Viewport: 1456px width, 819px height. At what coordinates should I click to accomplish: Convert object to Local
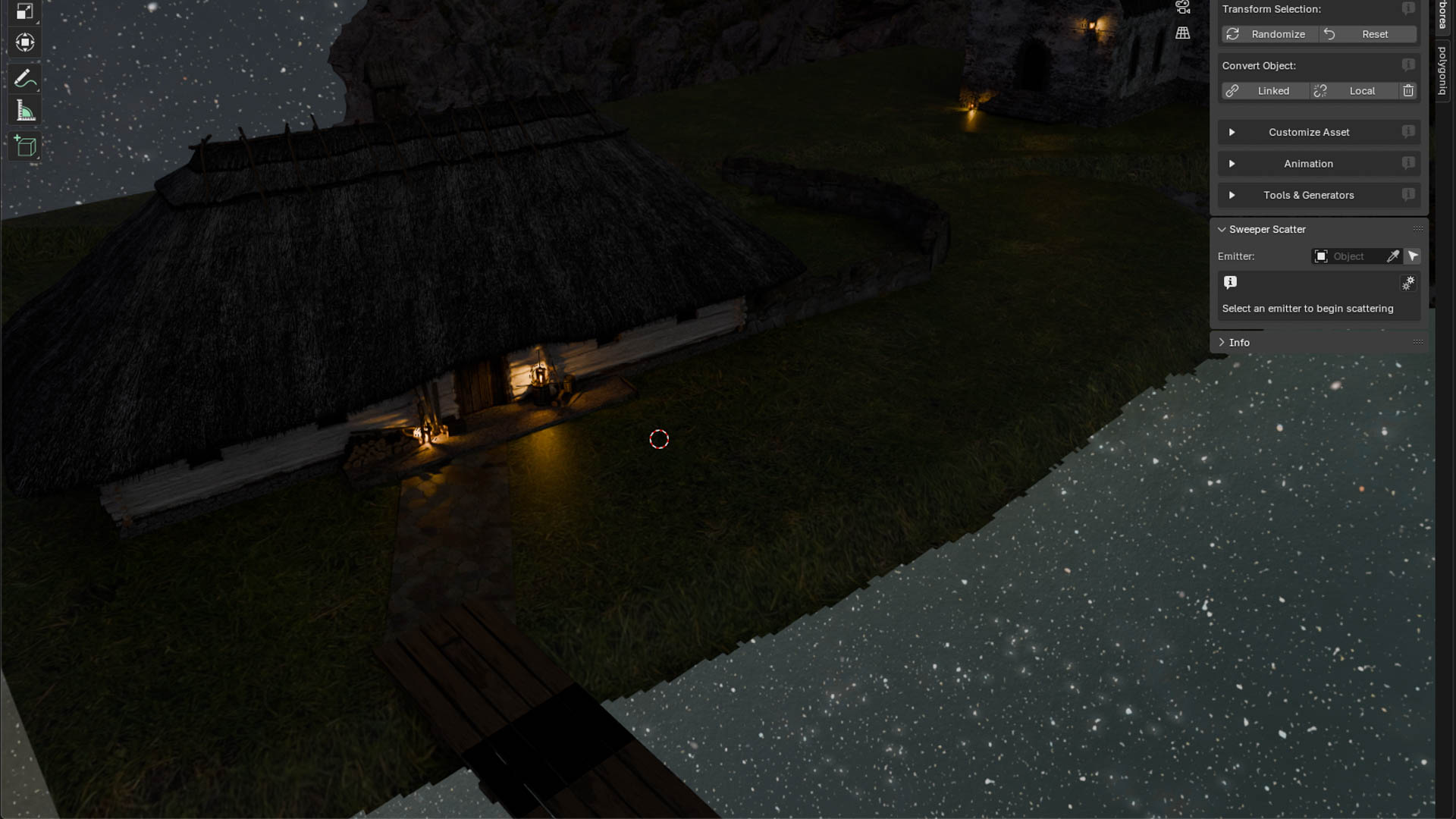coord(1354,91)
